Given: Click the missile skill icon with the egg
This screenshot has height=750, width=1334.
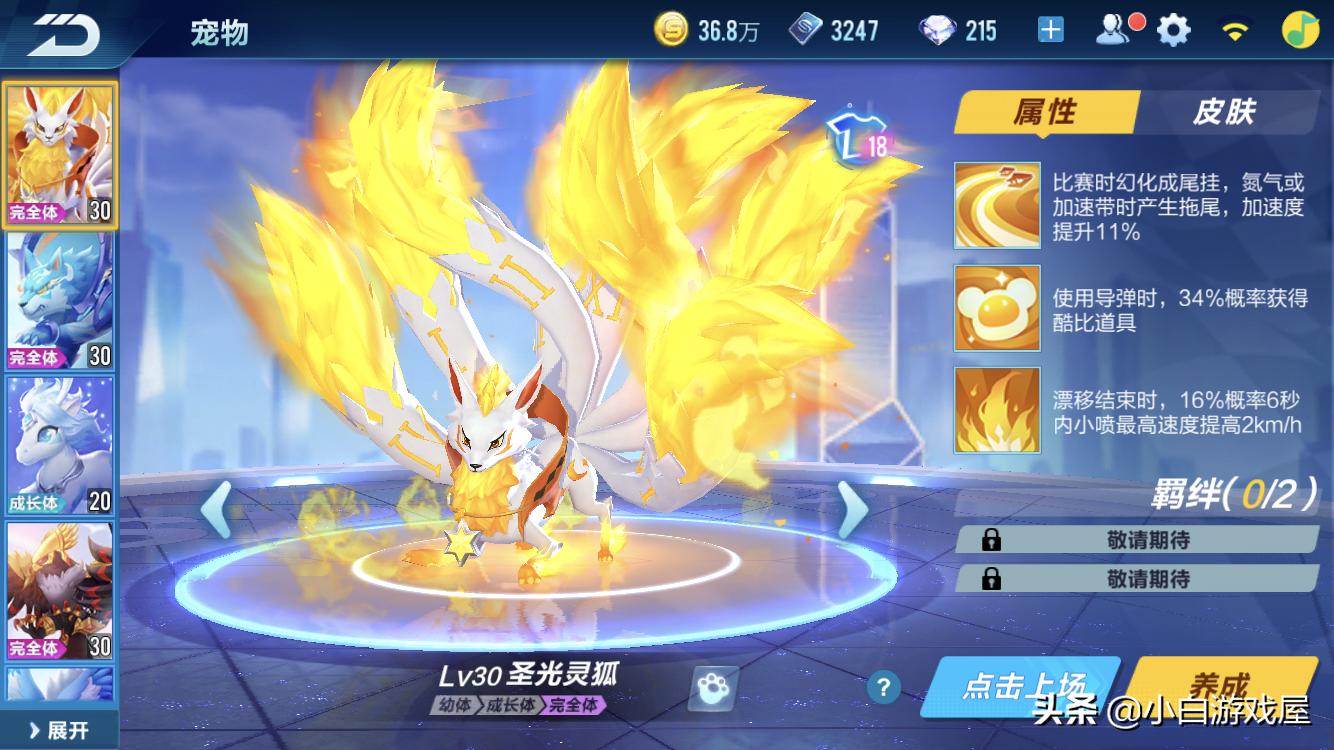Looking at the screenshot, I should tap(996, 306).
